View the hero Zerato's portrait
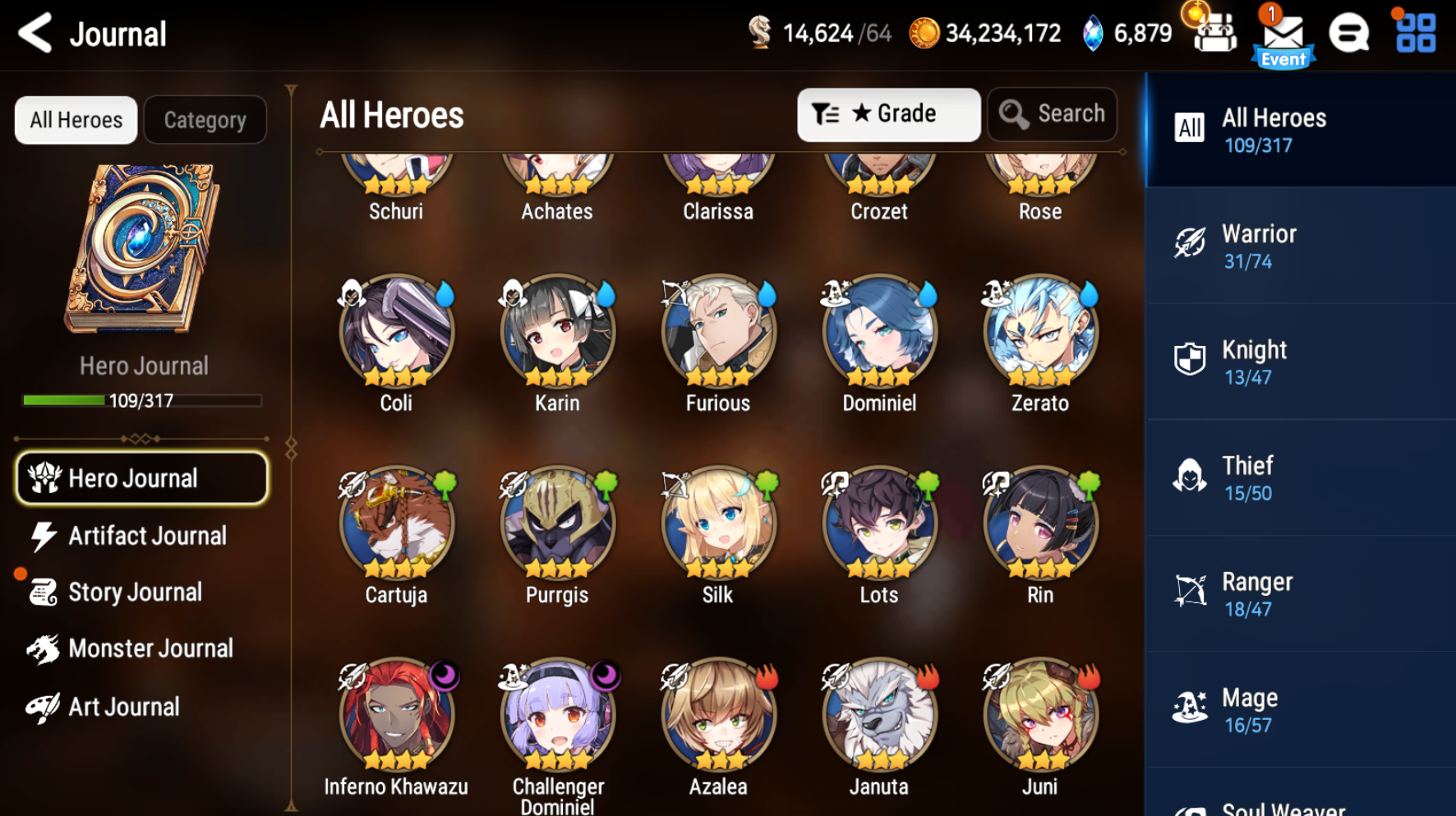The height and width of the screenshot is (816, 1456). tap(1039, 333)
